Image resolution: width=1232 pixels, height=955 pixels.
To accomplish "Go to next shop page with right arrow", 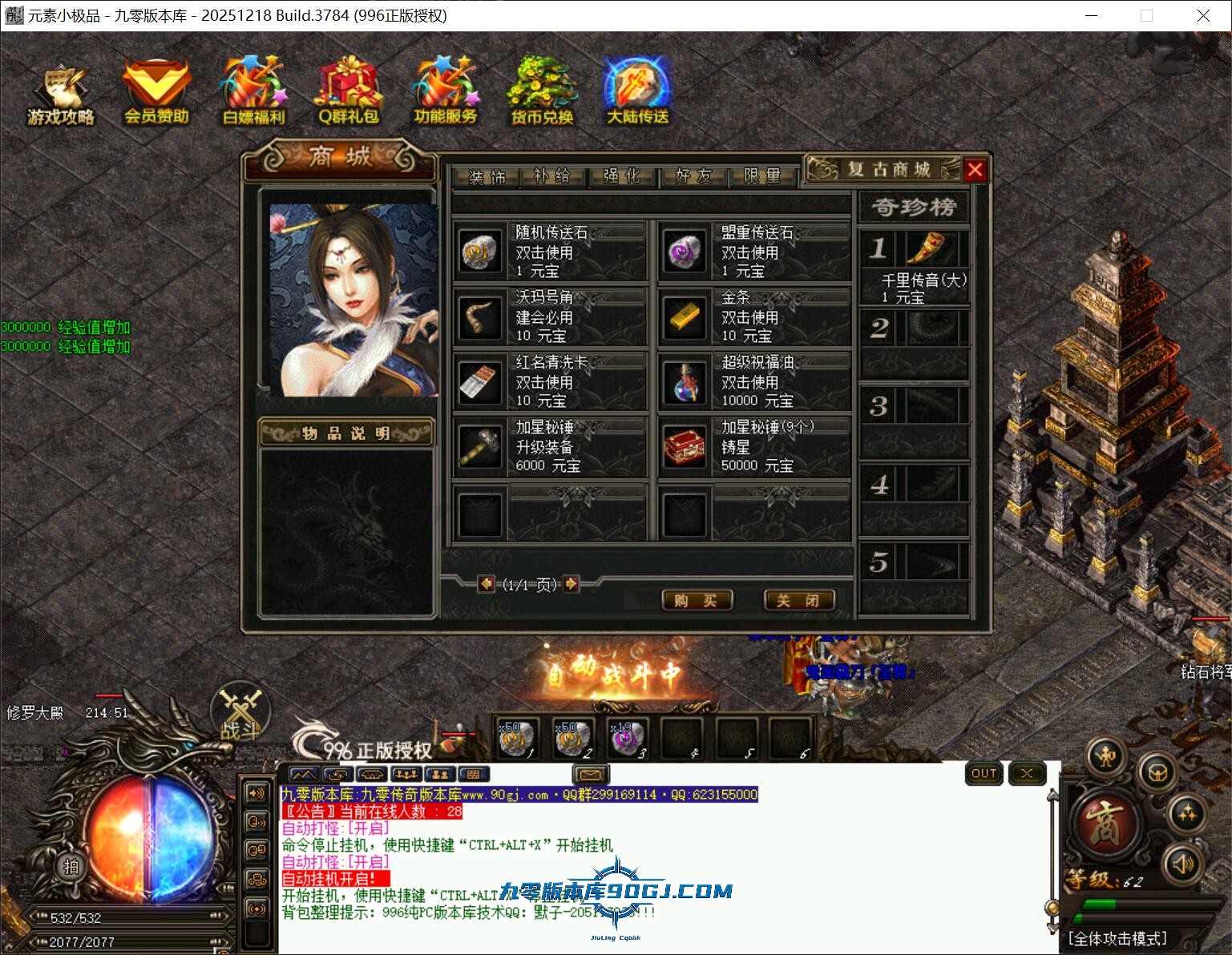I will coord(571,585).
